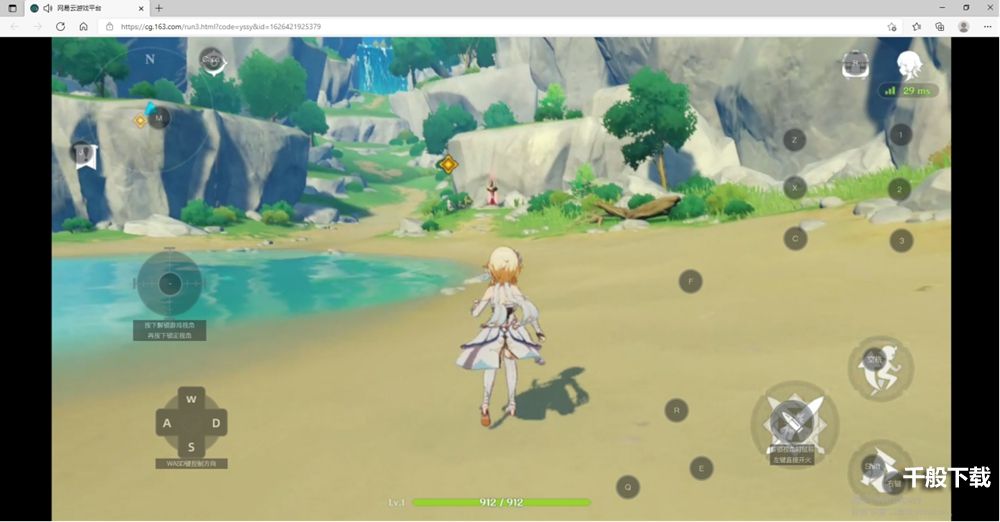
Task: Tap the virtual R button
Action: [677, 409]
